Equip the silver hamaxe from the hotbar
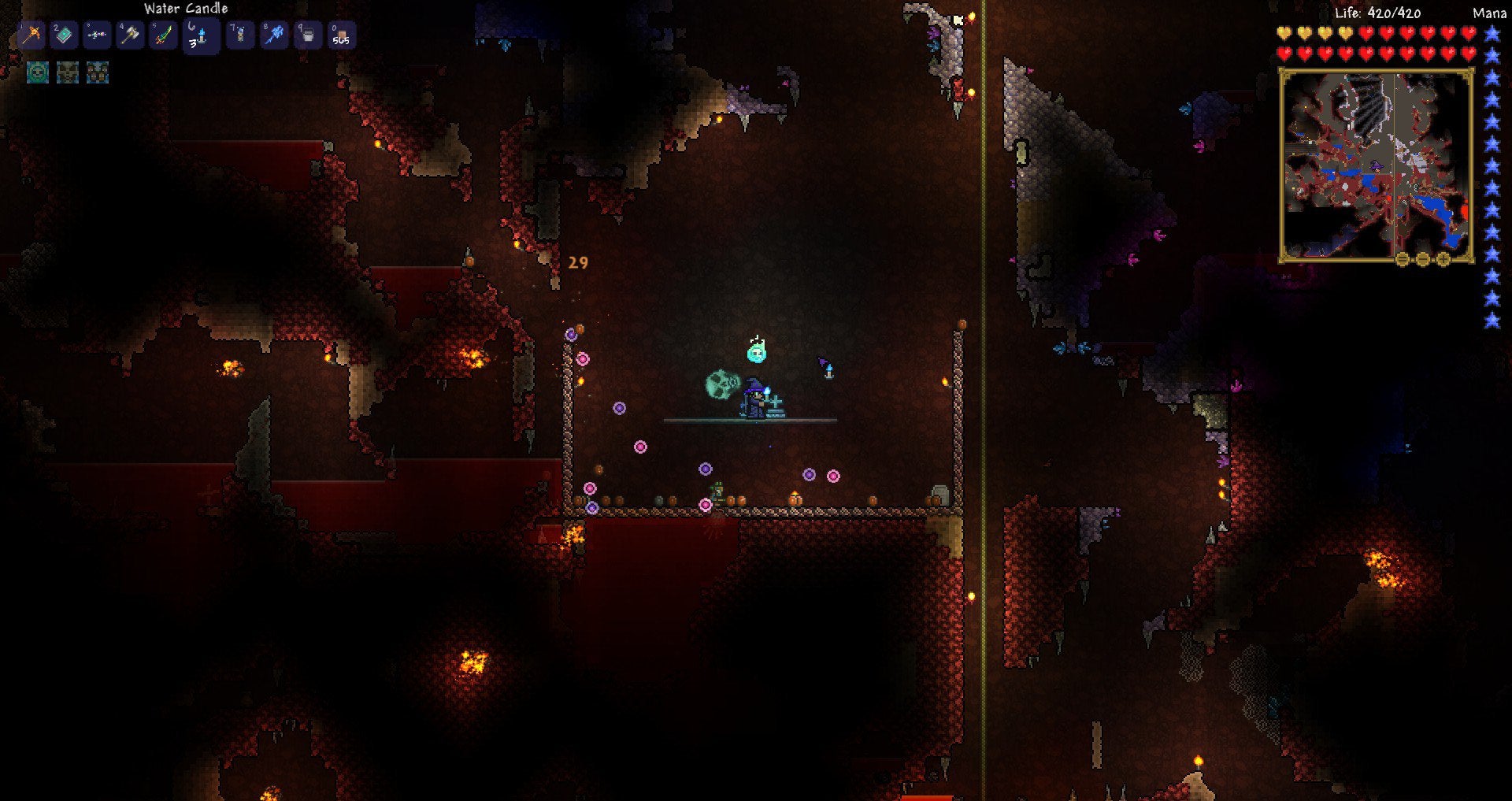 (130, 35)
